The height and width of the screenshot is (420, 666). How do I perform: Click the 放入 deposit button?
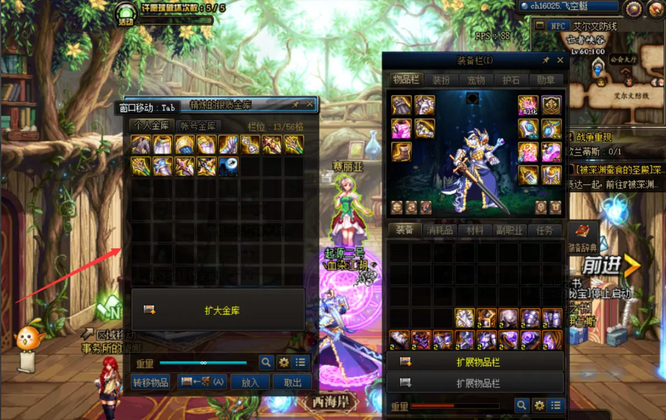click(250, 382)
